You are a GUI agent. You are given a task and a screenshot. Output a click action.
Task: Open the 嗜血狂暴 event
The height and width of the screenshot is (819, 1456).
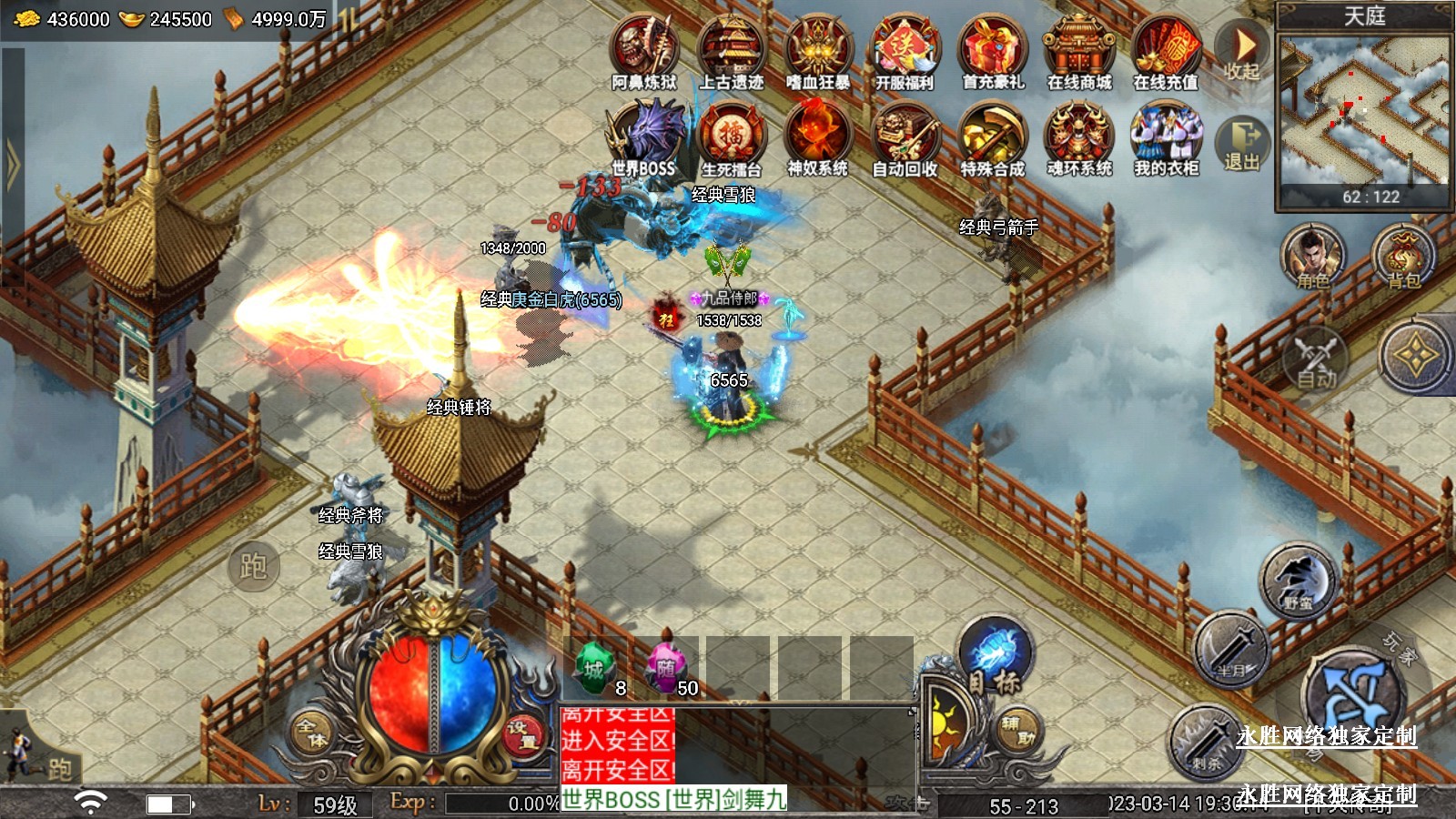click(x=818, y=51)
